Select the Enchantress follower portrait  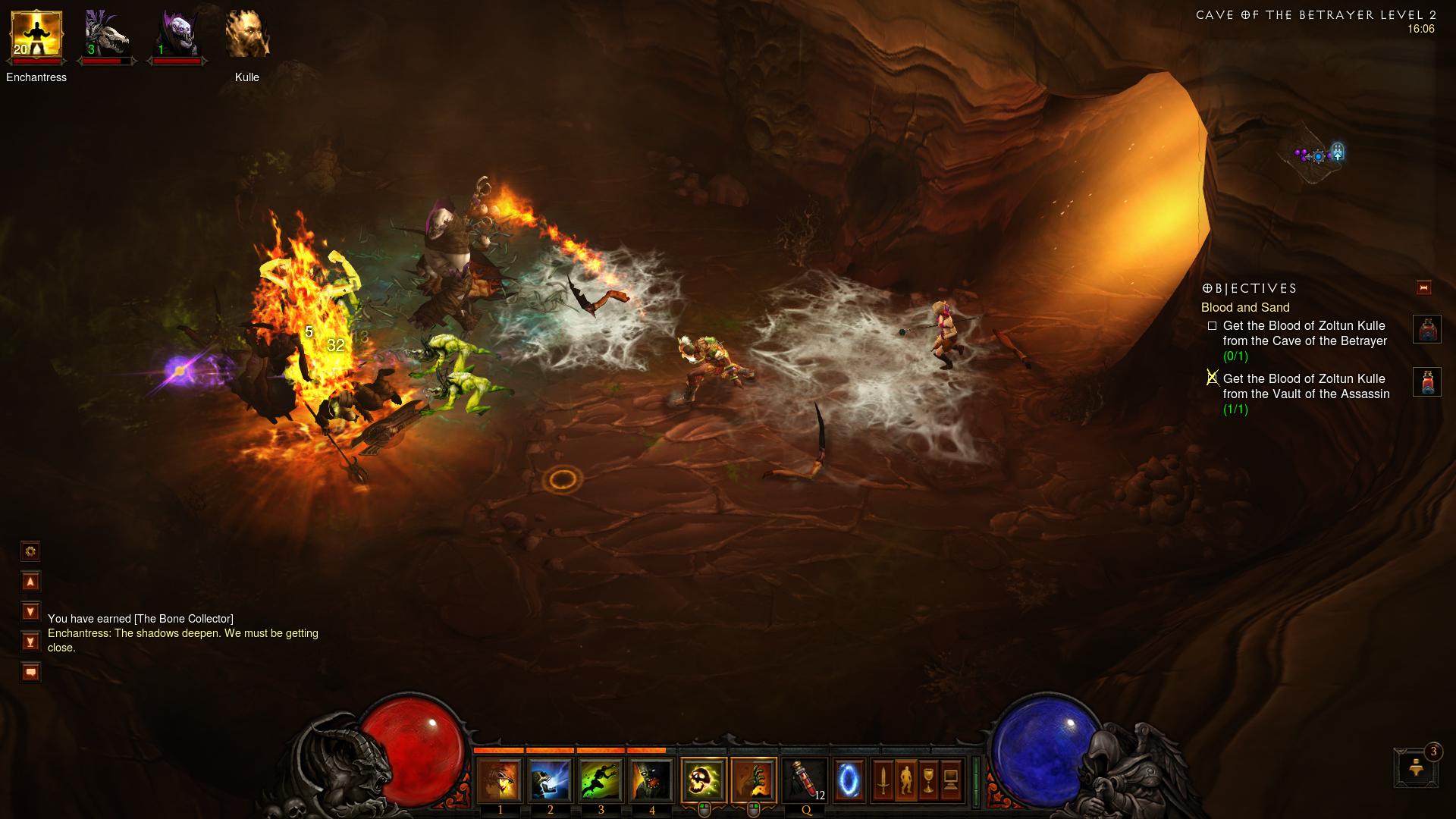(36, 35)
